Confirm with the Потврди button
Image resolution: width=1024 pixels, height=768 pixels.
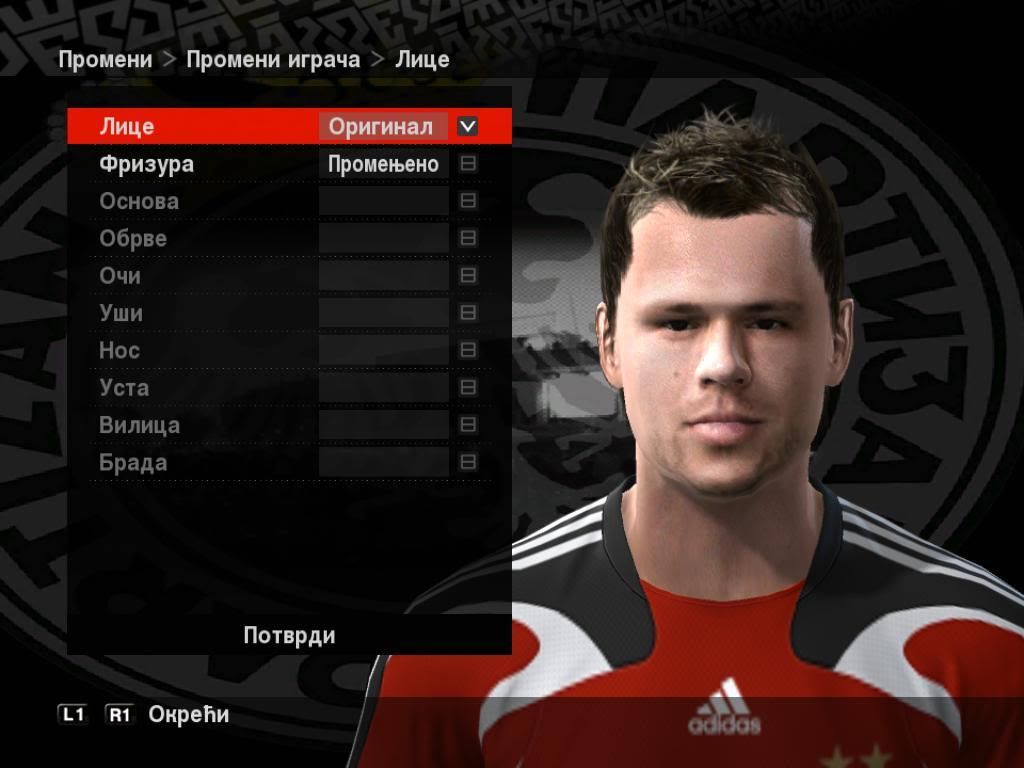click(289, 635)
